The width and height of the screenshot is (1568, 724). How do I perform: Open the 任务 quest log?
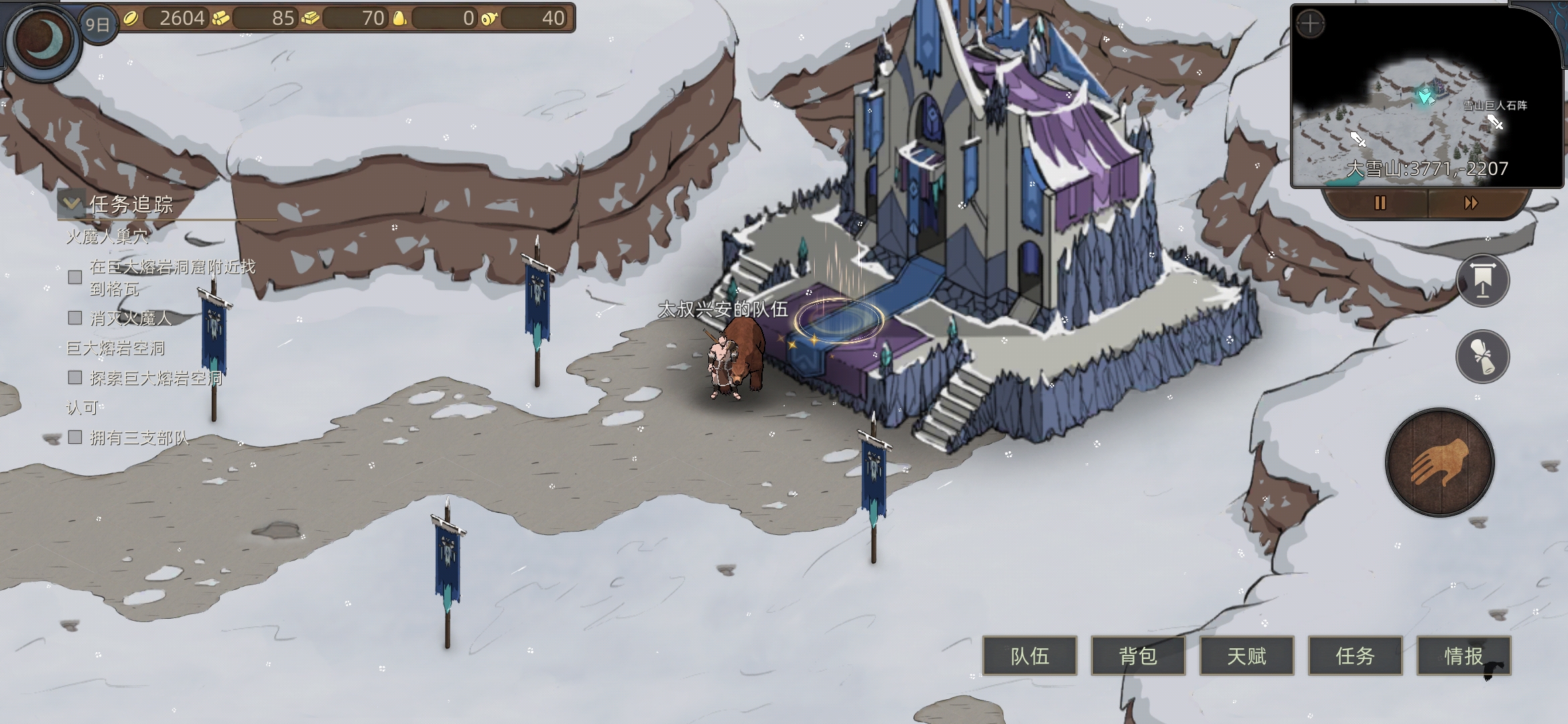pos(1355,656)
